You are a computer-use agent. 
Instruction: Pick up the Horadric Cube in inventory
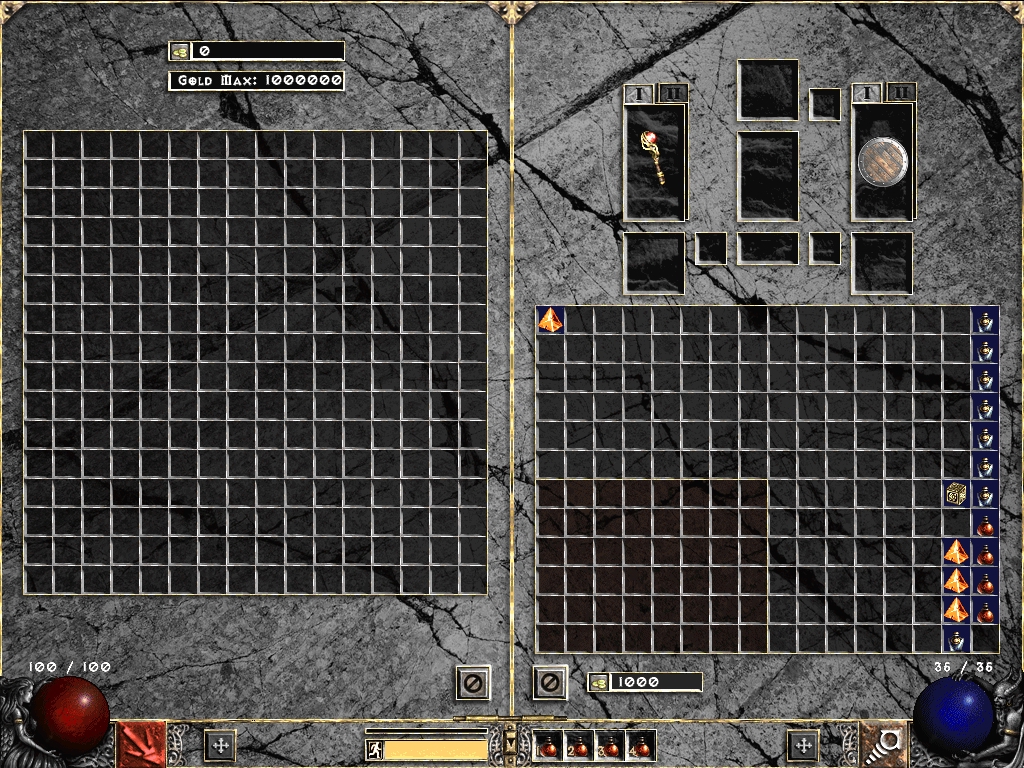956,493
